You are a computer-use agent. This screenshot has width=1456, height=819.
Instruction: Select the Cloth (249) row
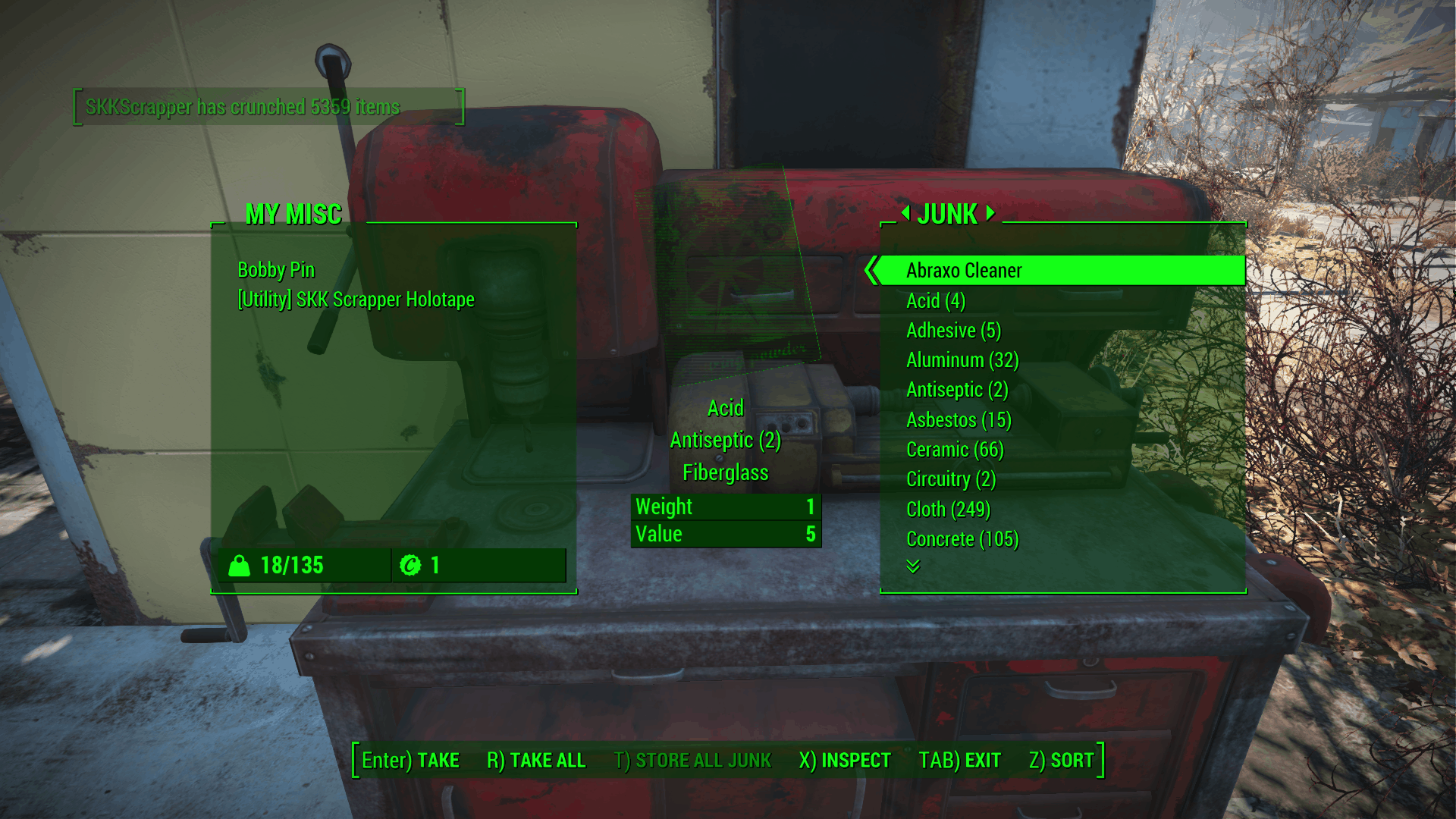point(948,510)
